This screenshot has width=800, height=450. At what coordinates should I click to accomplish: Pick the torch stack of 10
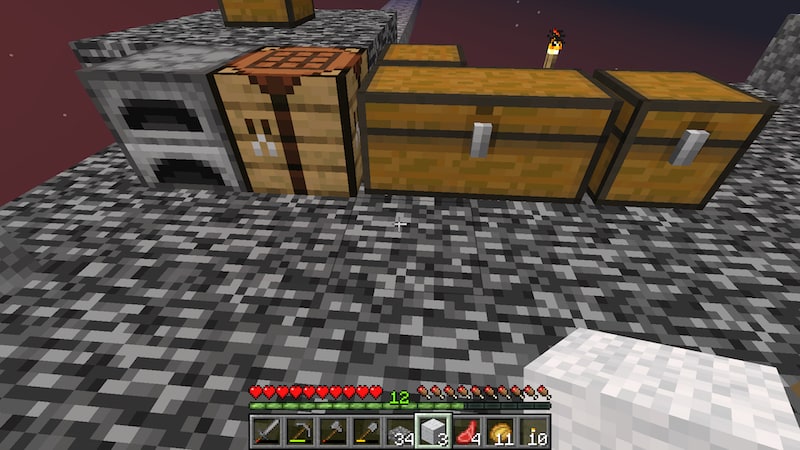[x=533, y=432]
